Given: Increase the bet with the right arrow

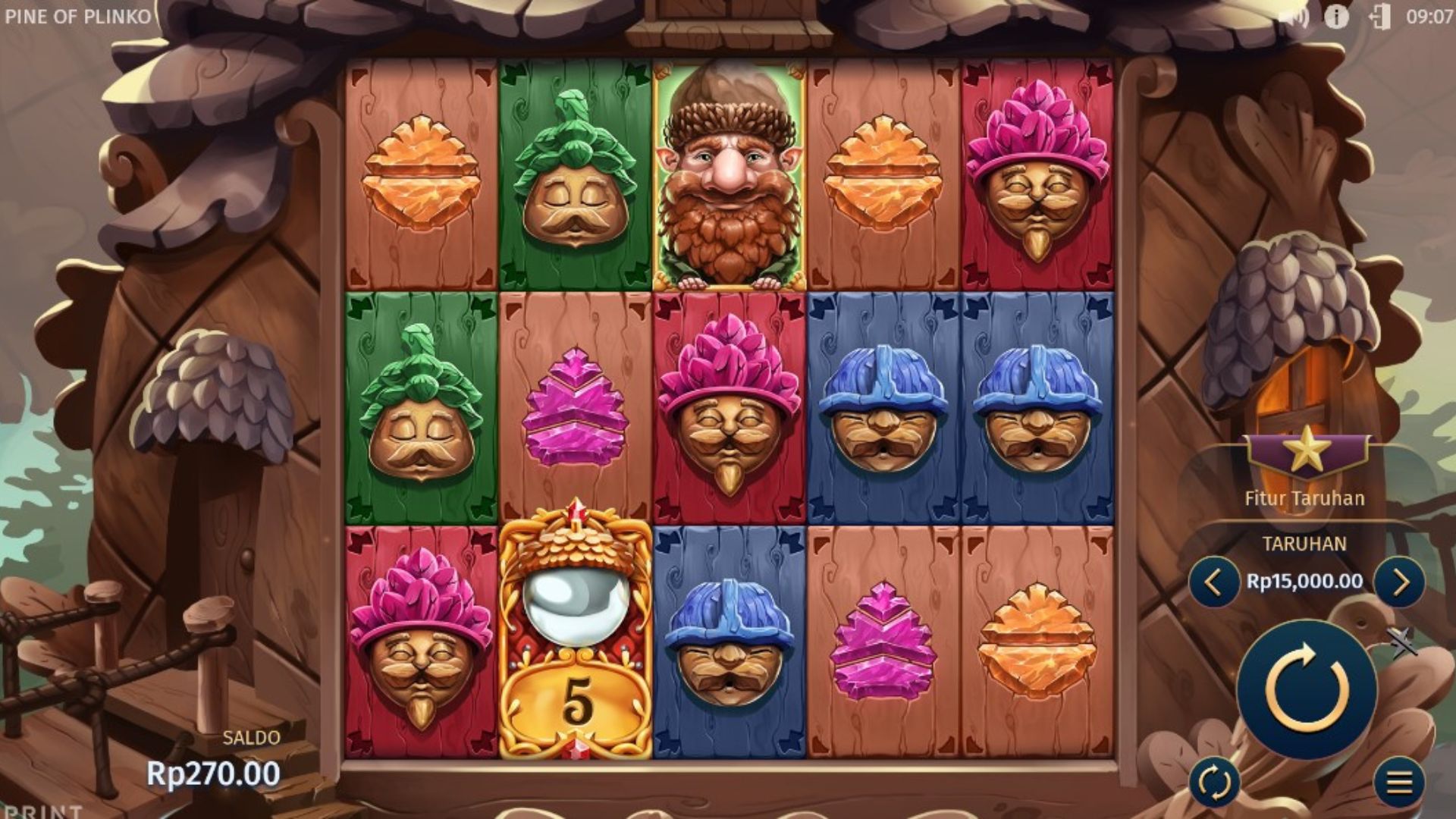Looking at the screenshot, I should click(x=1399, y=582).
